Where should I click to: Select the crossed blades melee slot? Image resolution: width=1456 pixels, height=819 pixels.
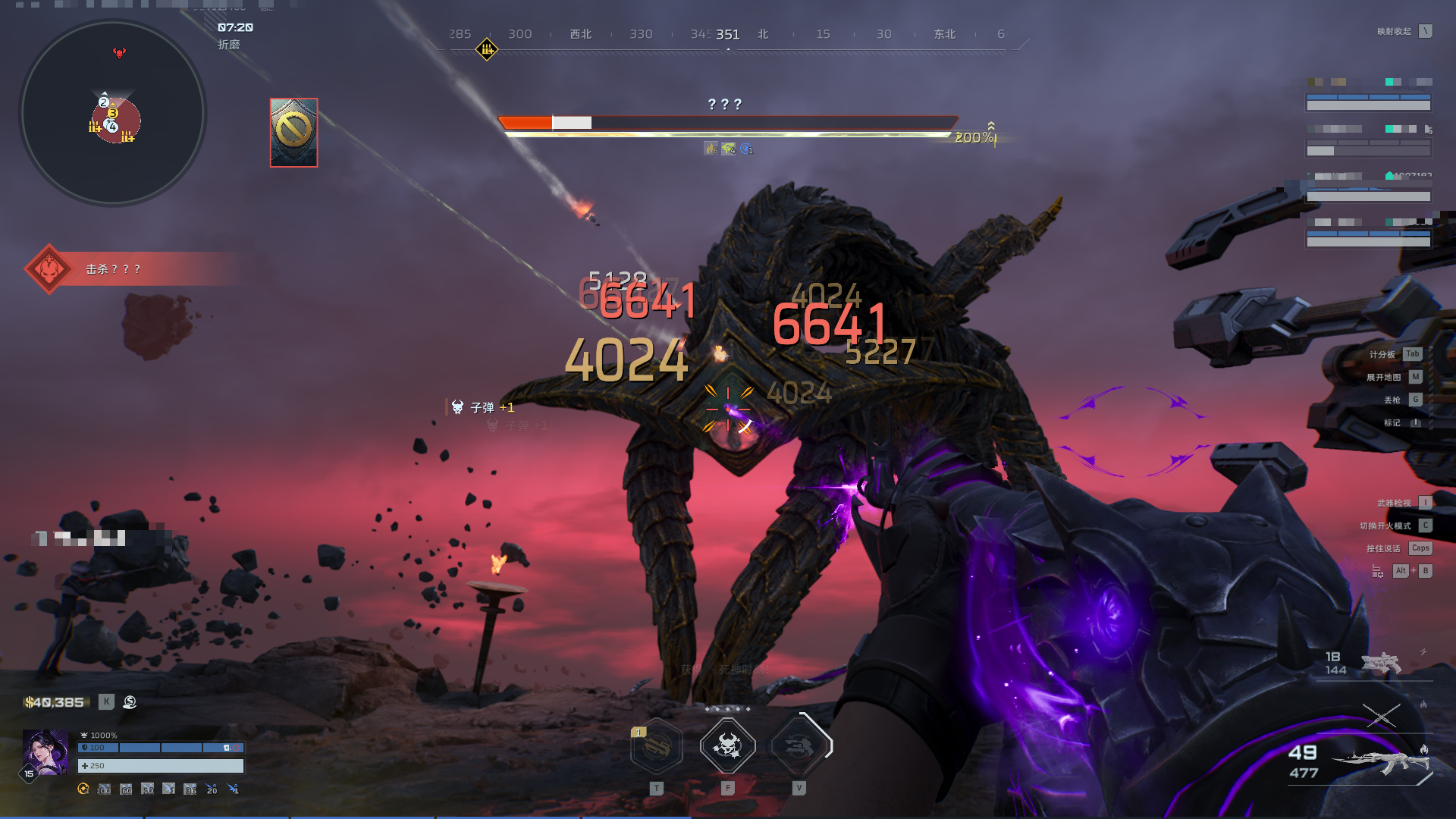(1380, 714)
